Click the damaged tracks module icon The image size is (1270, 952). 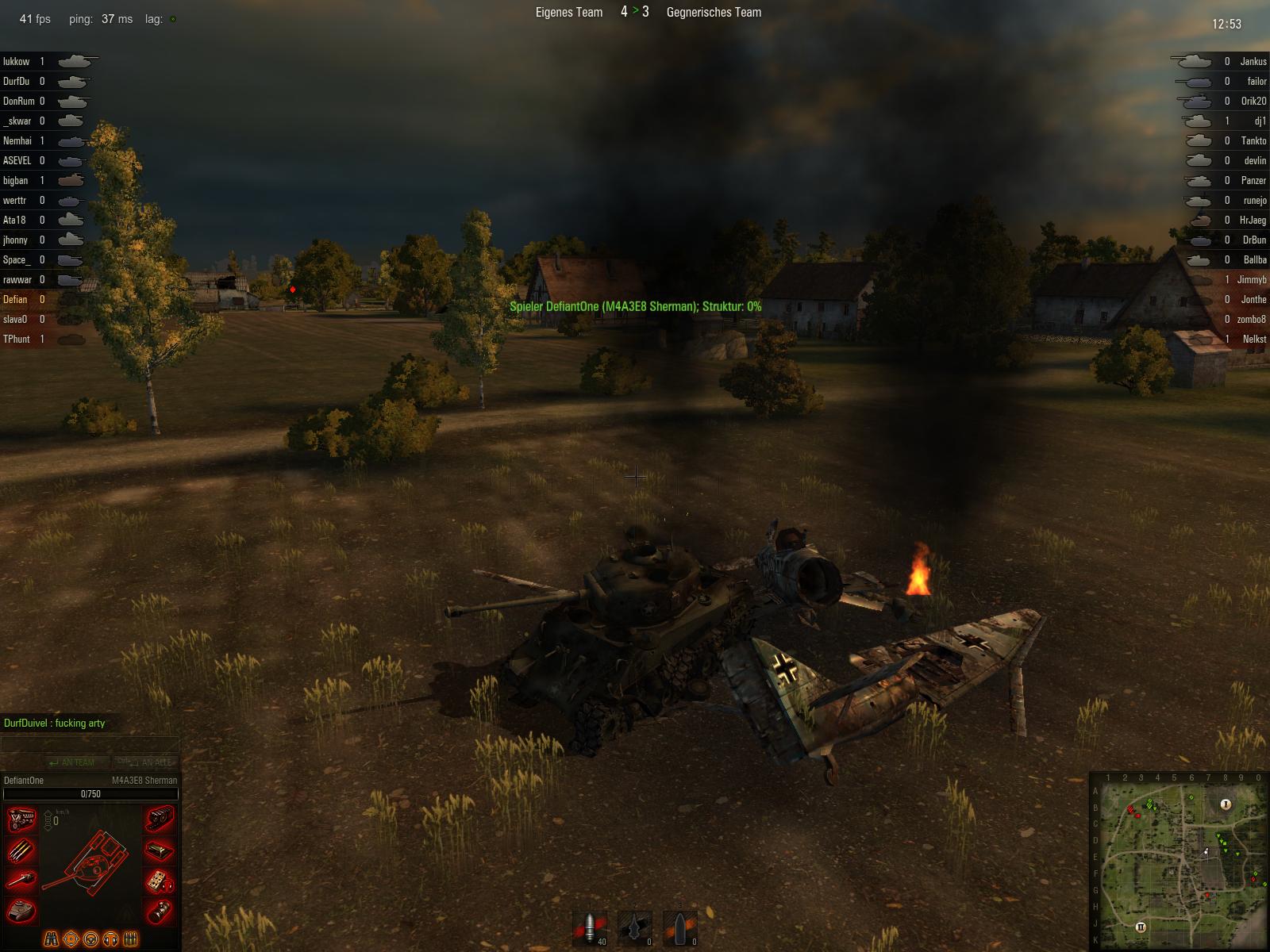pos(160,820)
